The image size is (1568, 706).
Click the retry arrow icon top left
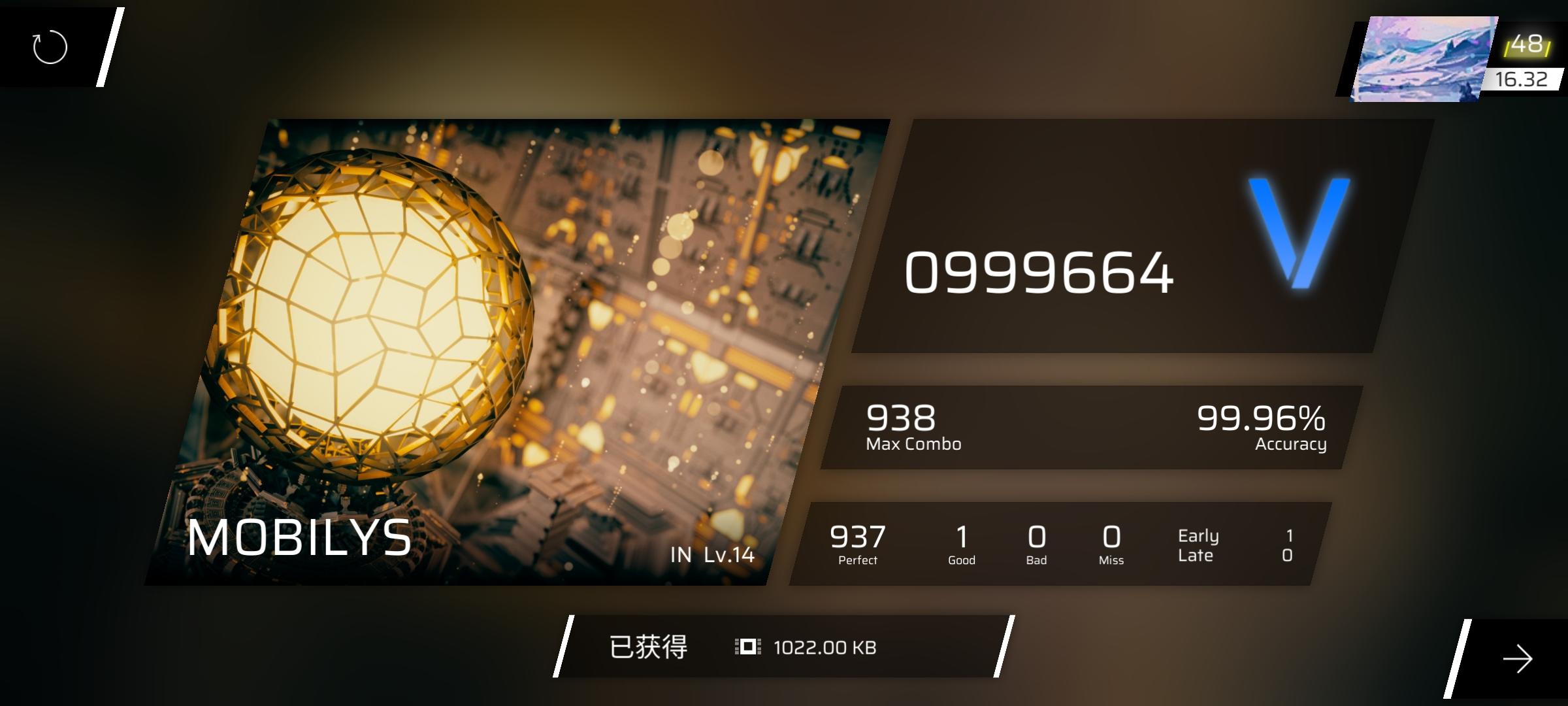(x=49, y=47)
